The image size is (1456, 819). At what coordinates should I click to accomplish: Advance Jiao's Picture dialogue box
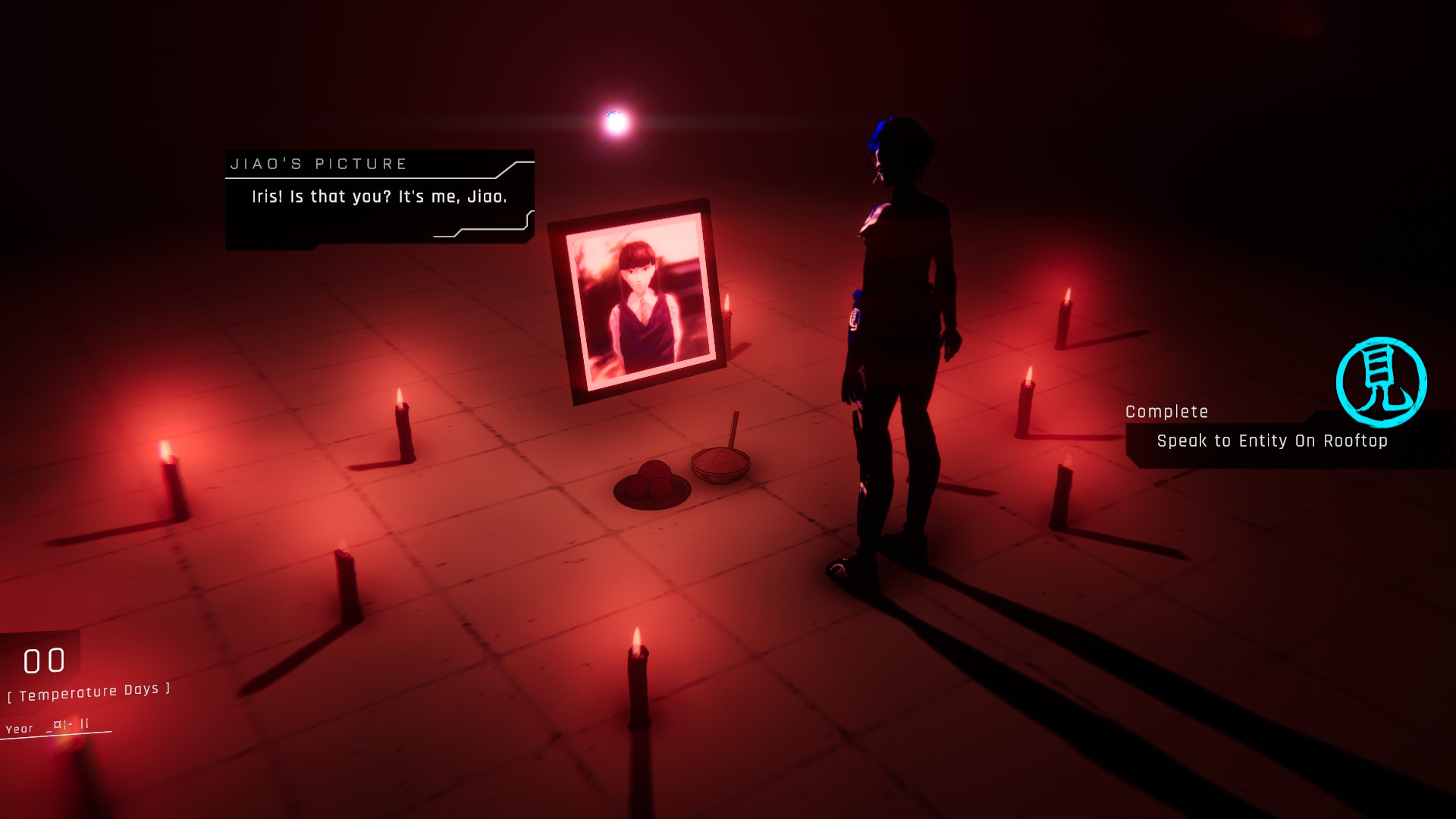point(379,197)
